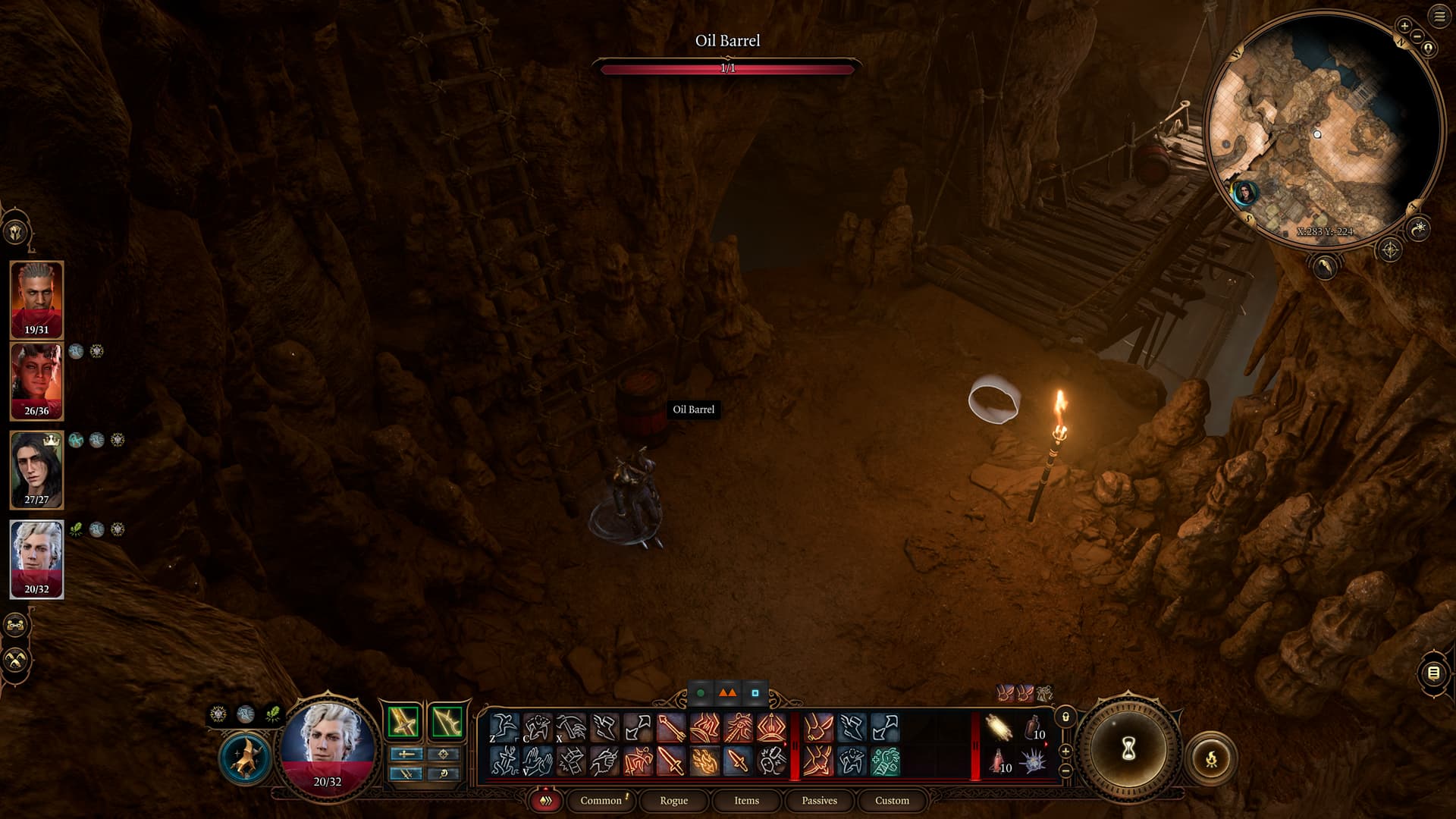Open the Rogue hotbar tab
This screenshot has width=1456, height=819.
click(x=673, y=800)
